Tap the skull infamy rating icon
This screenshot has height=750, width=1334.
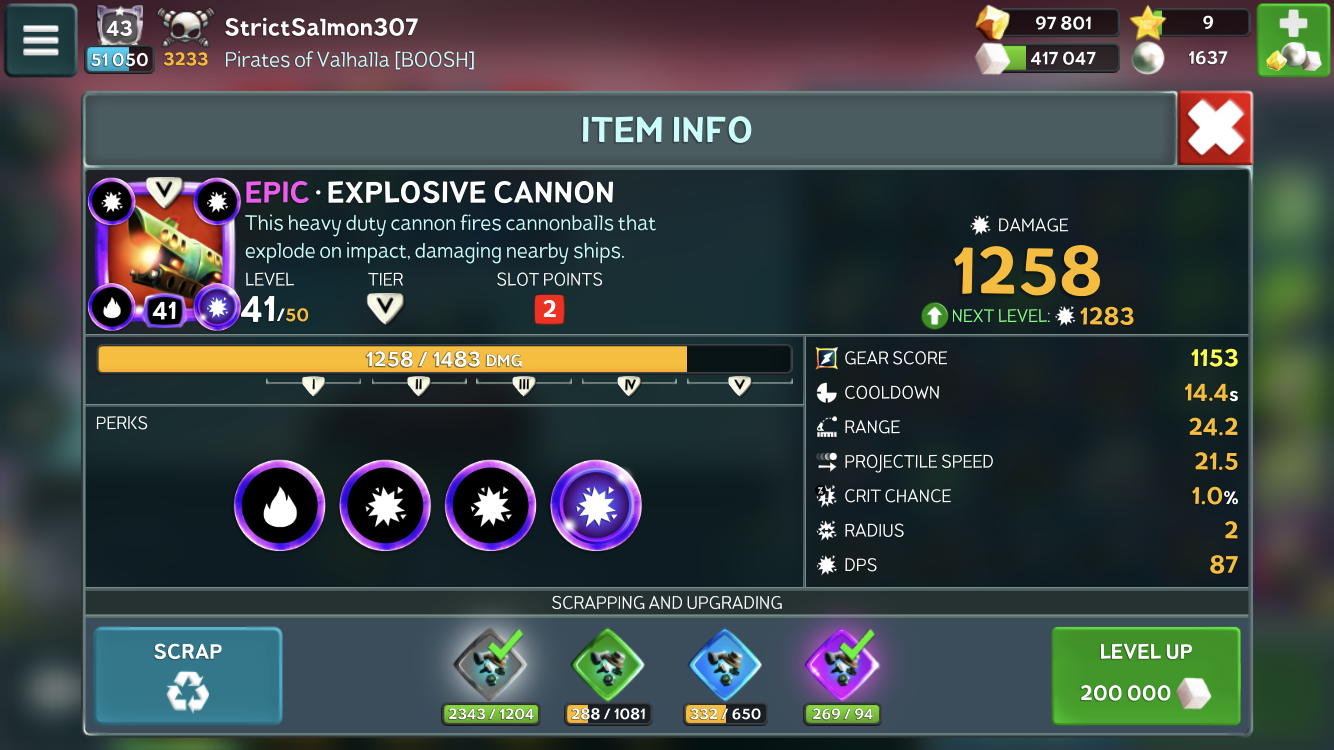click(x=186, y=28)
